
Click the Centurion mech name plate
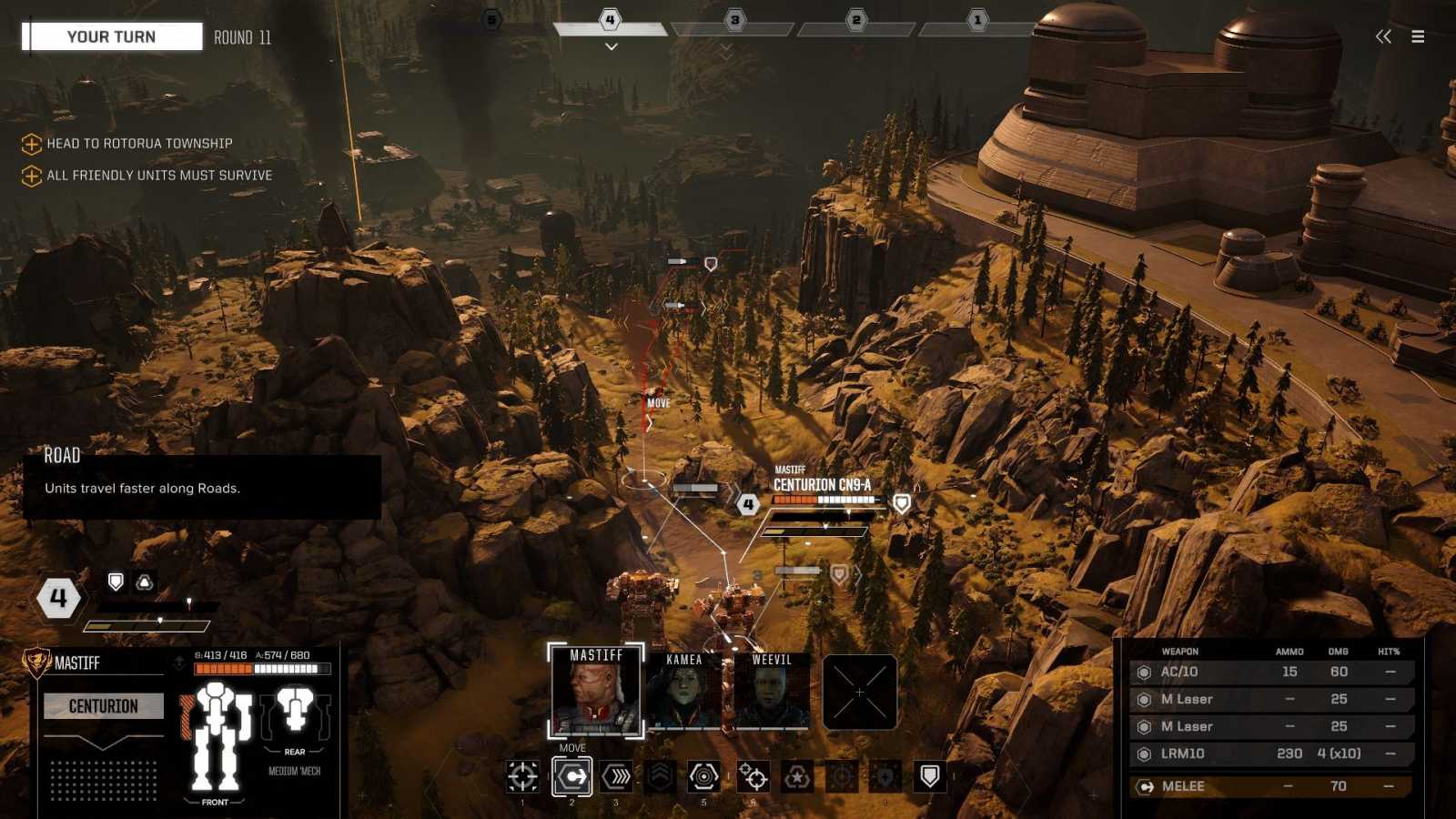[104, 706]
